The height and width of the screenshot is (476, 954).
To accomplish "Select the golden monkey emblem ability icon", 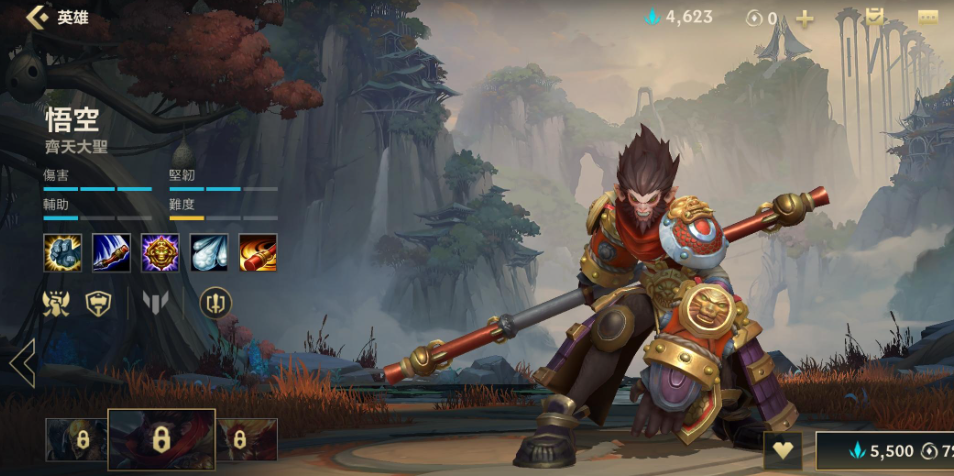I will tap(160, 252).
